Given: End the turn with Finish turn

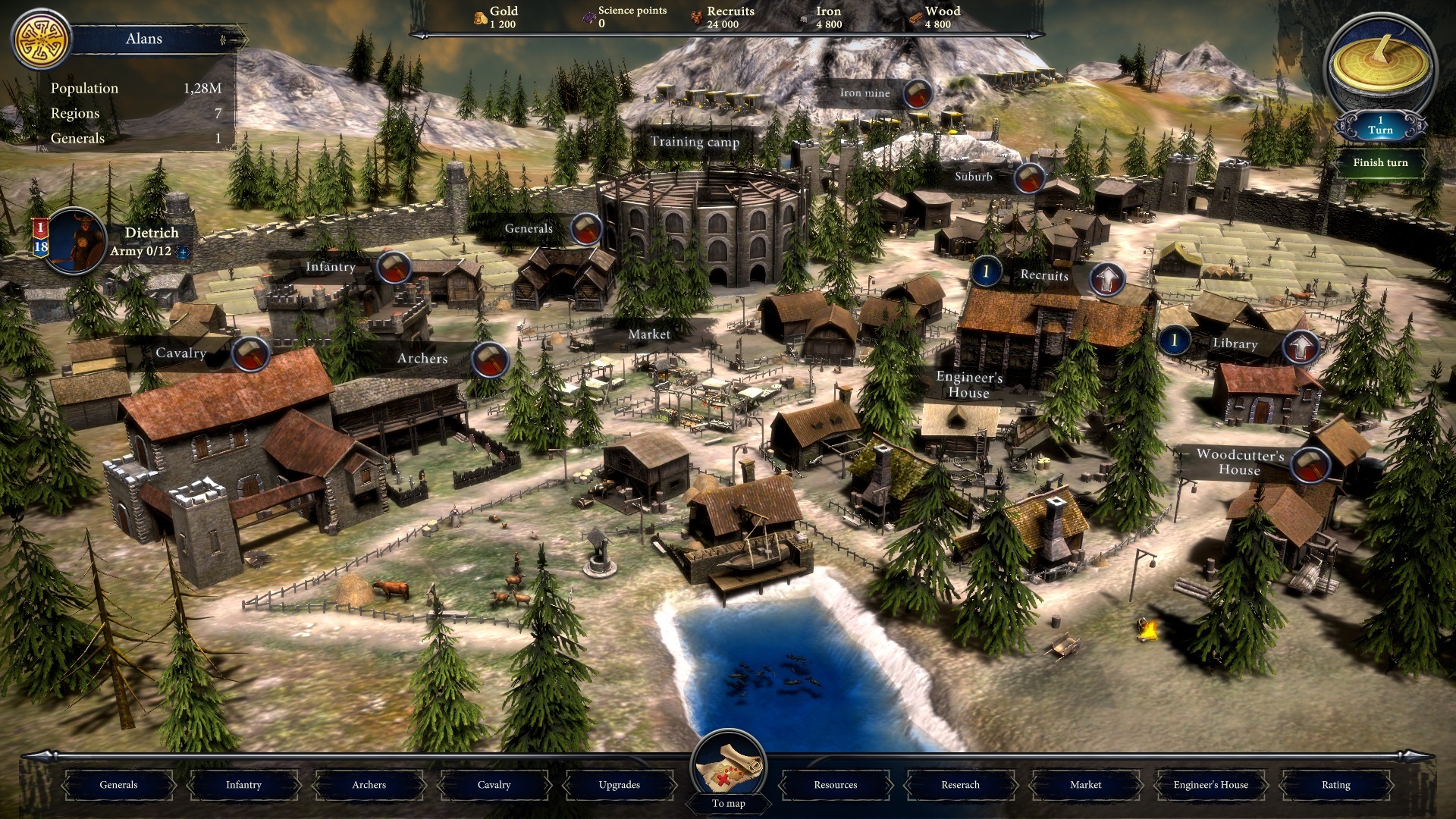Looking at the screenshot, I should click(x=1379, y=162).
